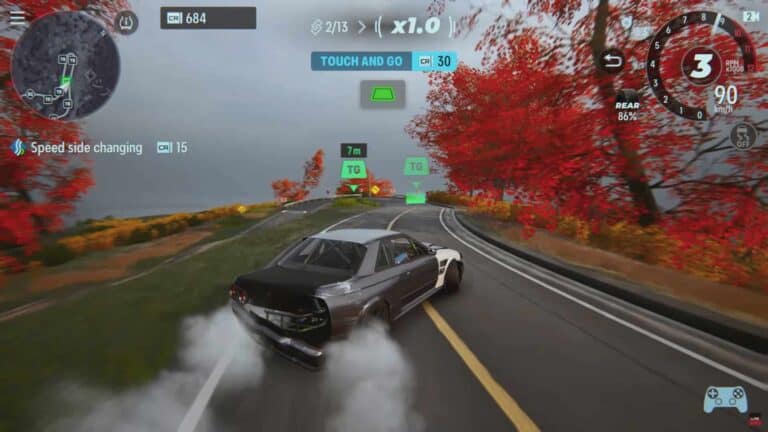768x432 pixels.
Task: Toggle the traction control OFF icon
Action: coord(743,135)
